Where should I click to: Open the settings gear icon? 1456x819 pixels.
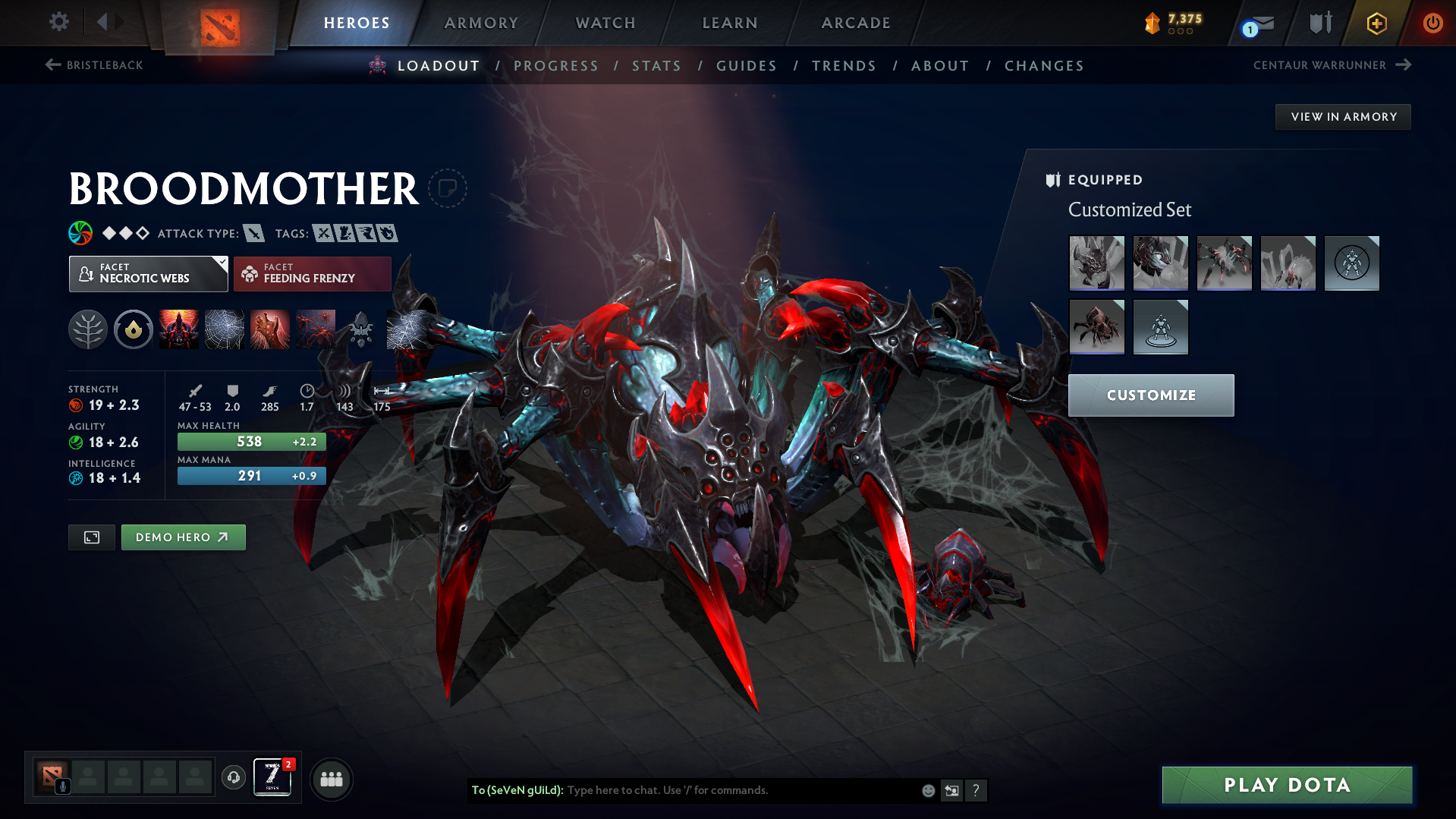click(58, 22)
